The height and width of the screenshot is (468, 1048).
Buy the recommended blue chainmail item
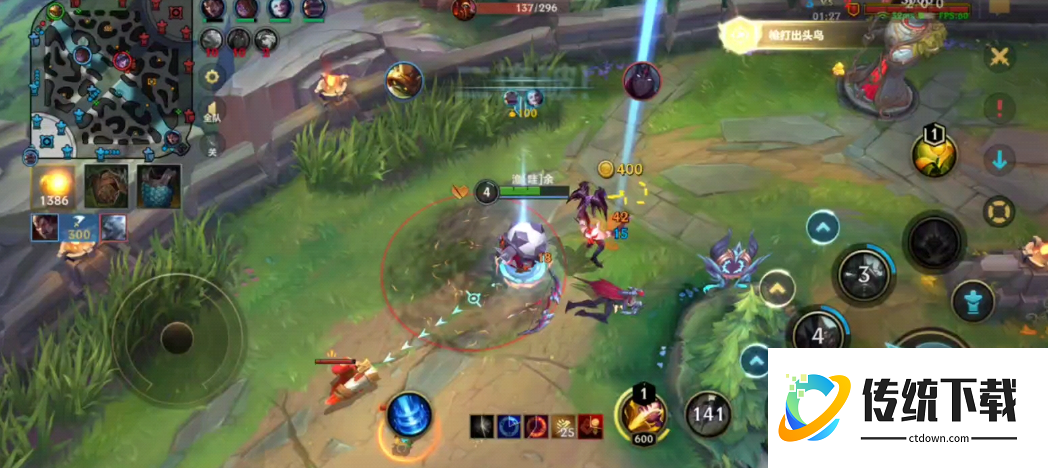157,187
